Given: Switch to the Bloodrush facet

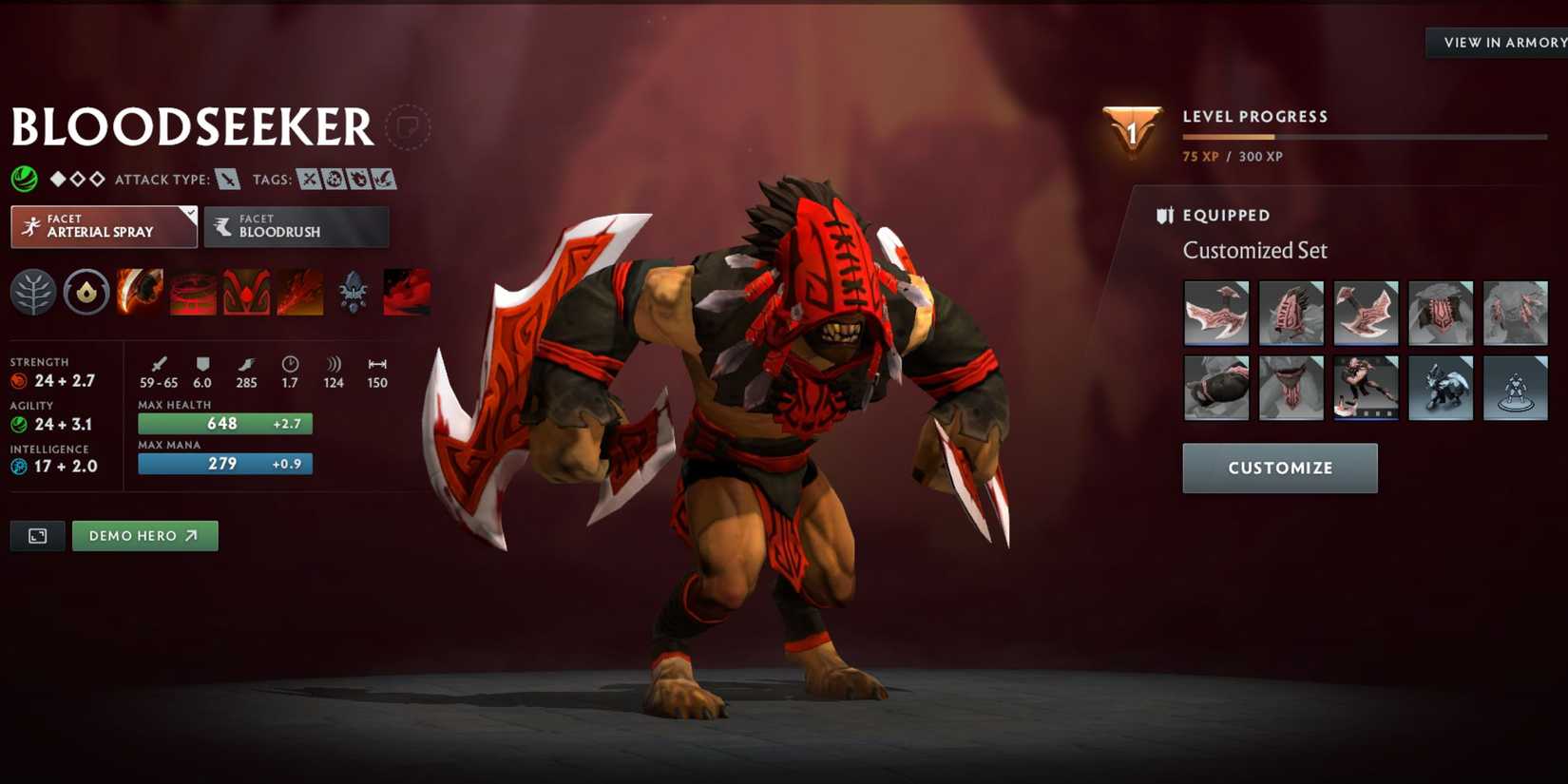Looking at the screenshot, I should pos(296,226).
